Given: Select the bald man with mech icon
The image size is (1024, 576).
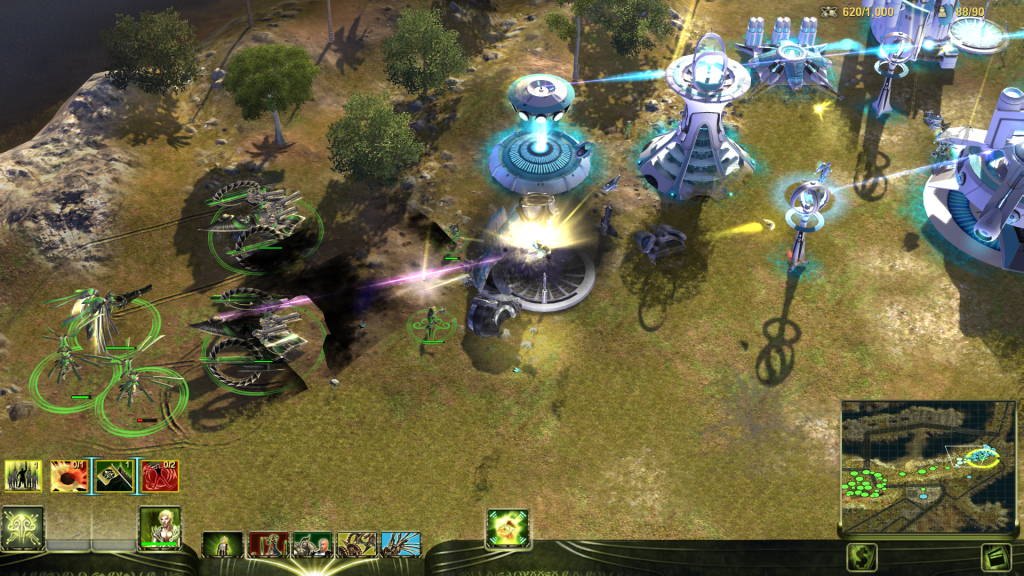Looking at the screenshot, I should [312, 545].
